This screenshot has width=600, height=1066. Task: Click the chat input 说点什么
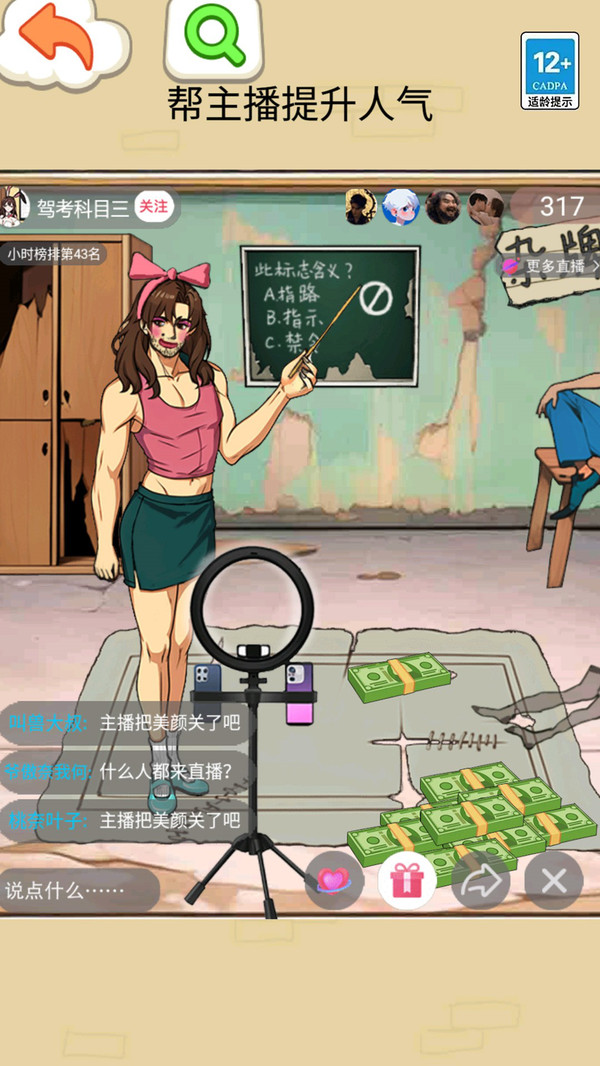click(x=78, y=890)
